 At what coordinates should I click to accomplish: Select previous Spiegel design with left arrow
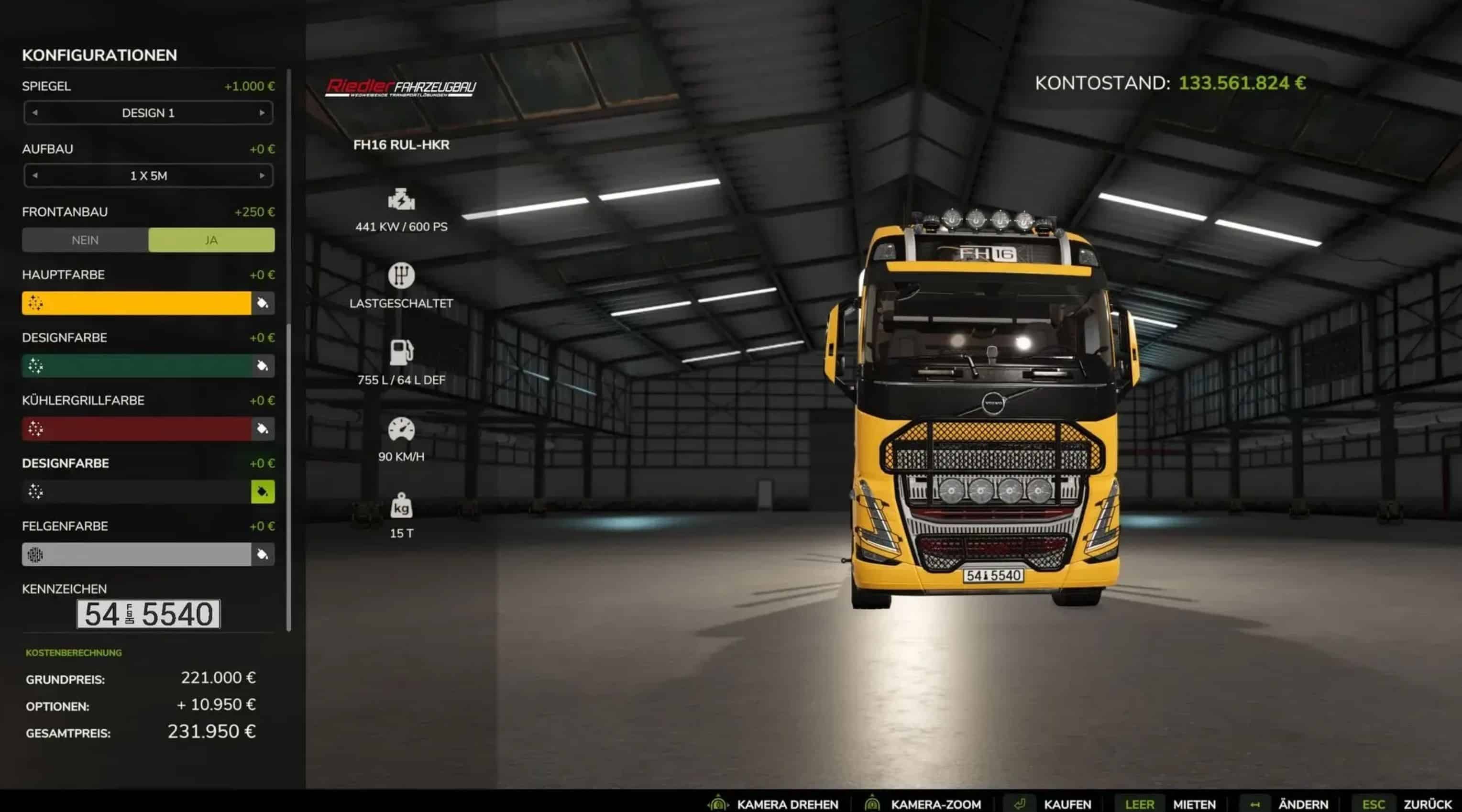[35, 113]
